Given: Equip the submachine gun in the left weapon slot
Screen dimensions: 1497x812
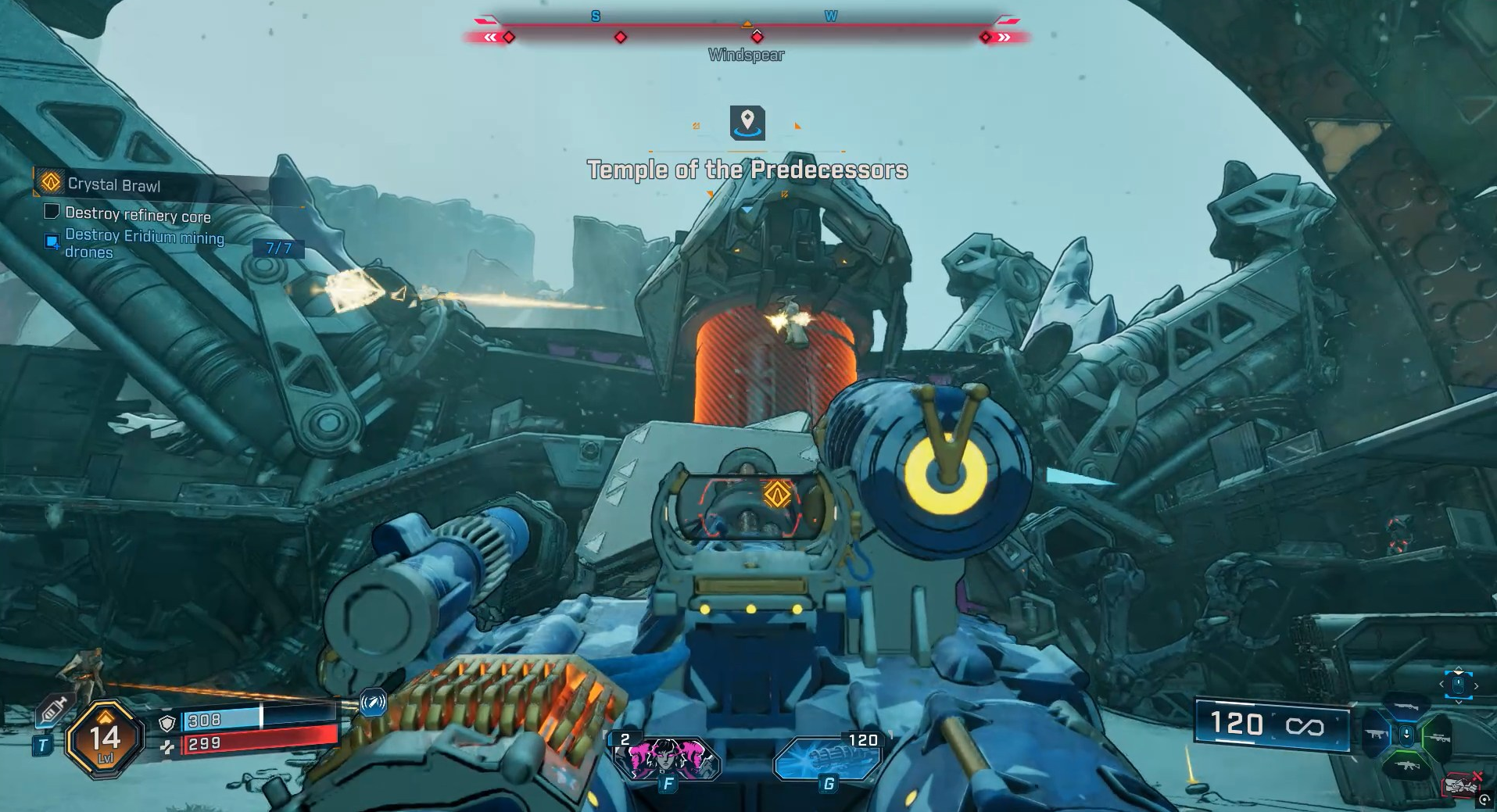Looking at the screenshot, I should coord(1377,735).
